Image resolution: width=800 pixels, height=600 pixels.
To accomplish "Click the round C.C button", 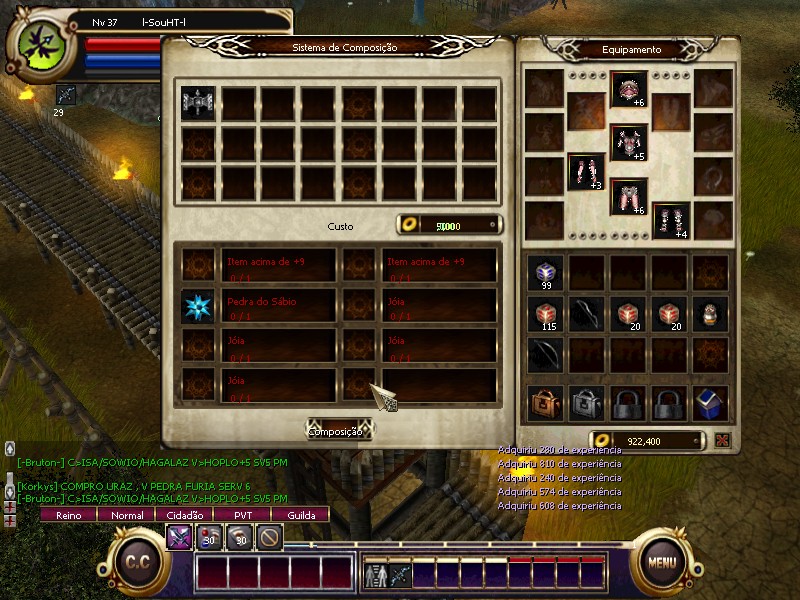I will click(x=137, y=562).
